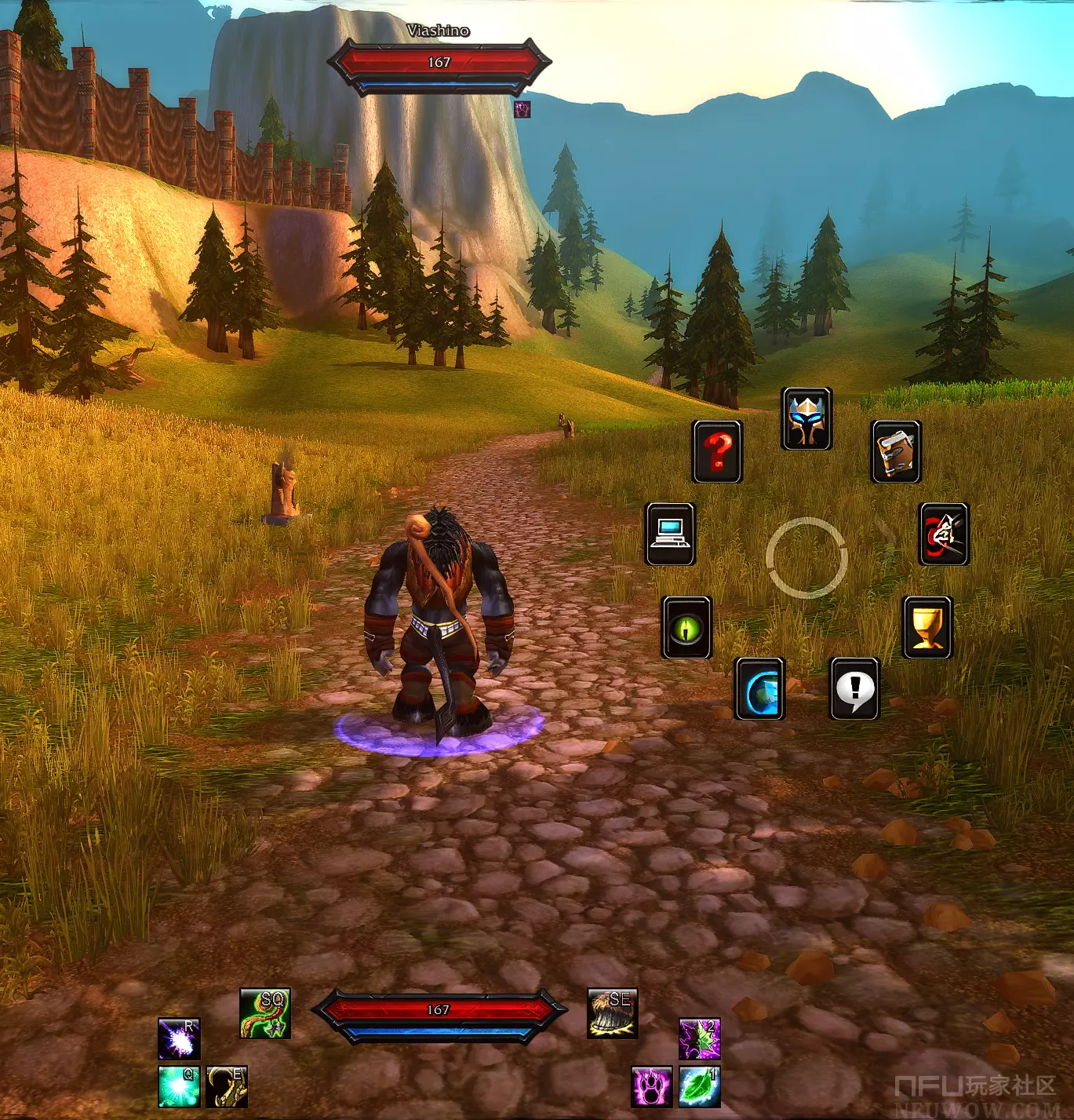The image size is (1074, 1120).
Task: Open the computer game menu icon
Action: 670,534
